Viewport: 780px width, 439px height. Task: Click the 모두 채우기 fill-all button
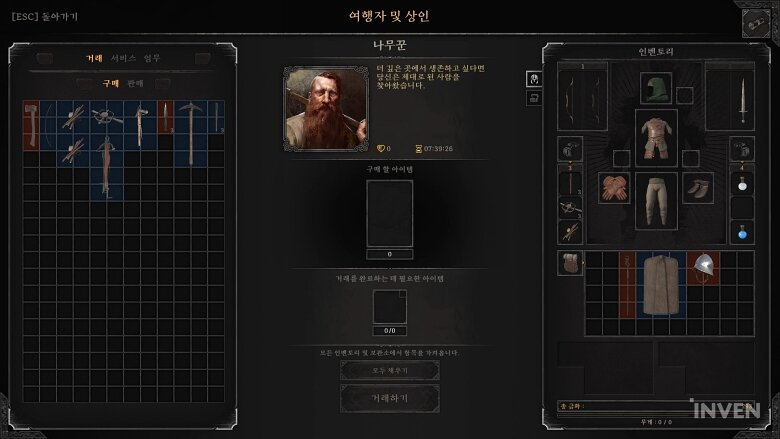point(389,370)
